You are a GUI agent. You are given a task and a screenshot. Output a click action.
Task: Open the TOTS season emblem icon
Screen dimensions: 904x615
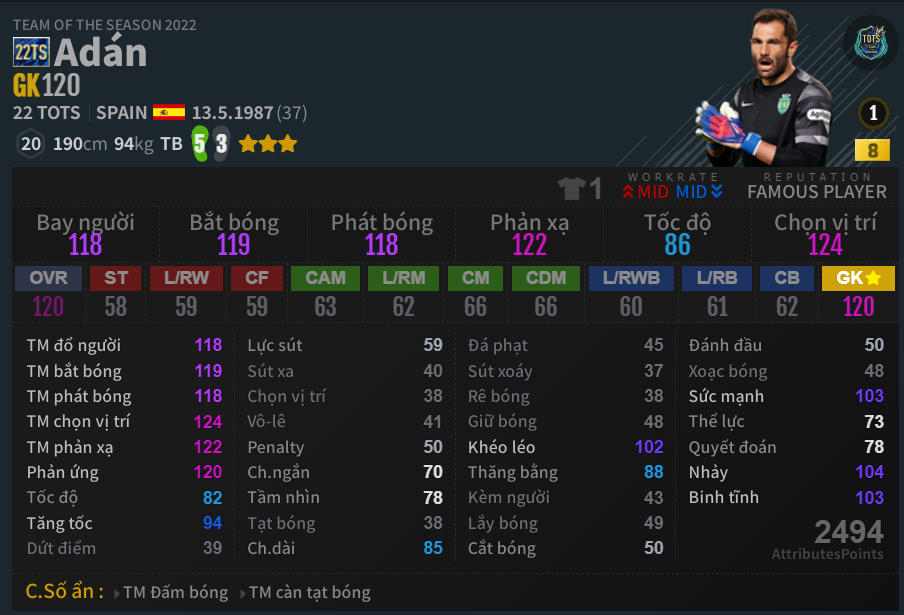pyautogui.click(x=871, y=44)
